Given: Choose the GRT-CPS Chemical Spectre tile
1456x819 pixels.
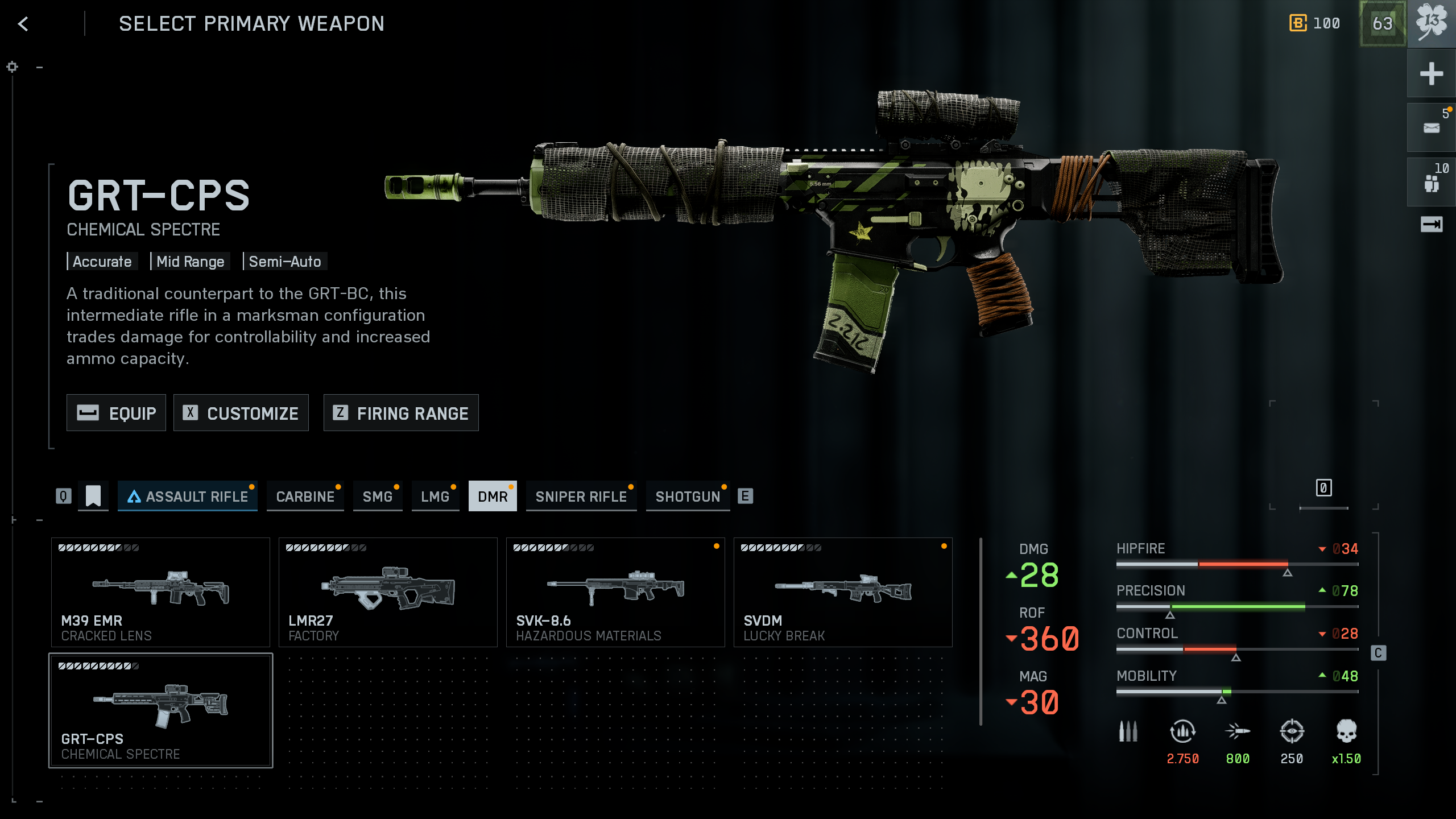Looking at the screenshot, I should tap(160, 710).
